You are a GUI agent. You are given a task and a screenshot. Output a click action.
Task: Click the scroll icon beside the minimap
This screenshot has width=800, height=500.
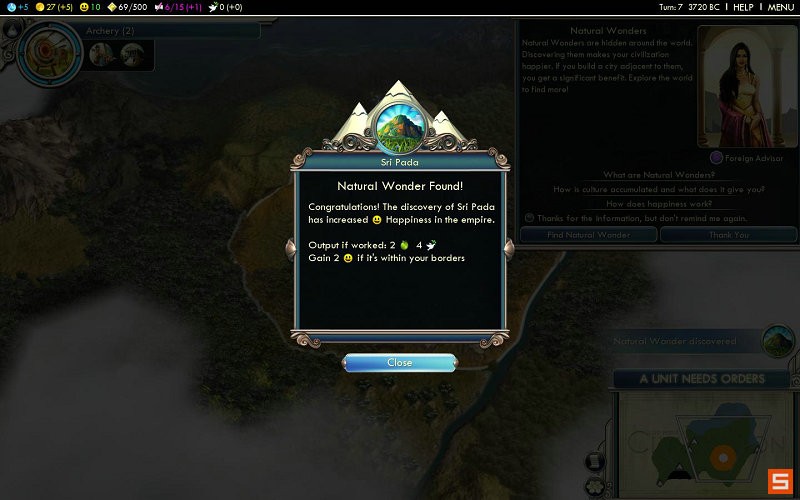point(595,461)
